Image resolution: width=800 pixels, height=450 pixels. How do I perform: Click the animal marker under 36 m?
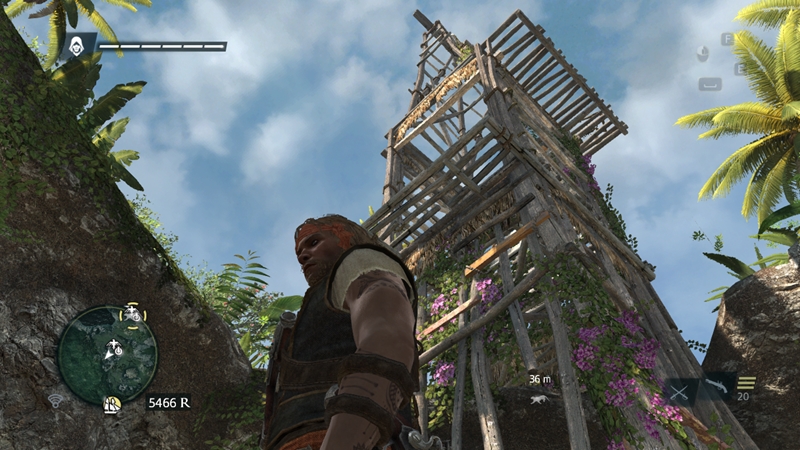pos(540,398)
